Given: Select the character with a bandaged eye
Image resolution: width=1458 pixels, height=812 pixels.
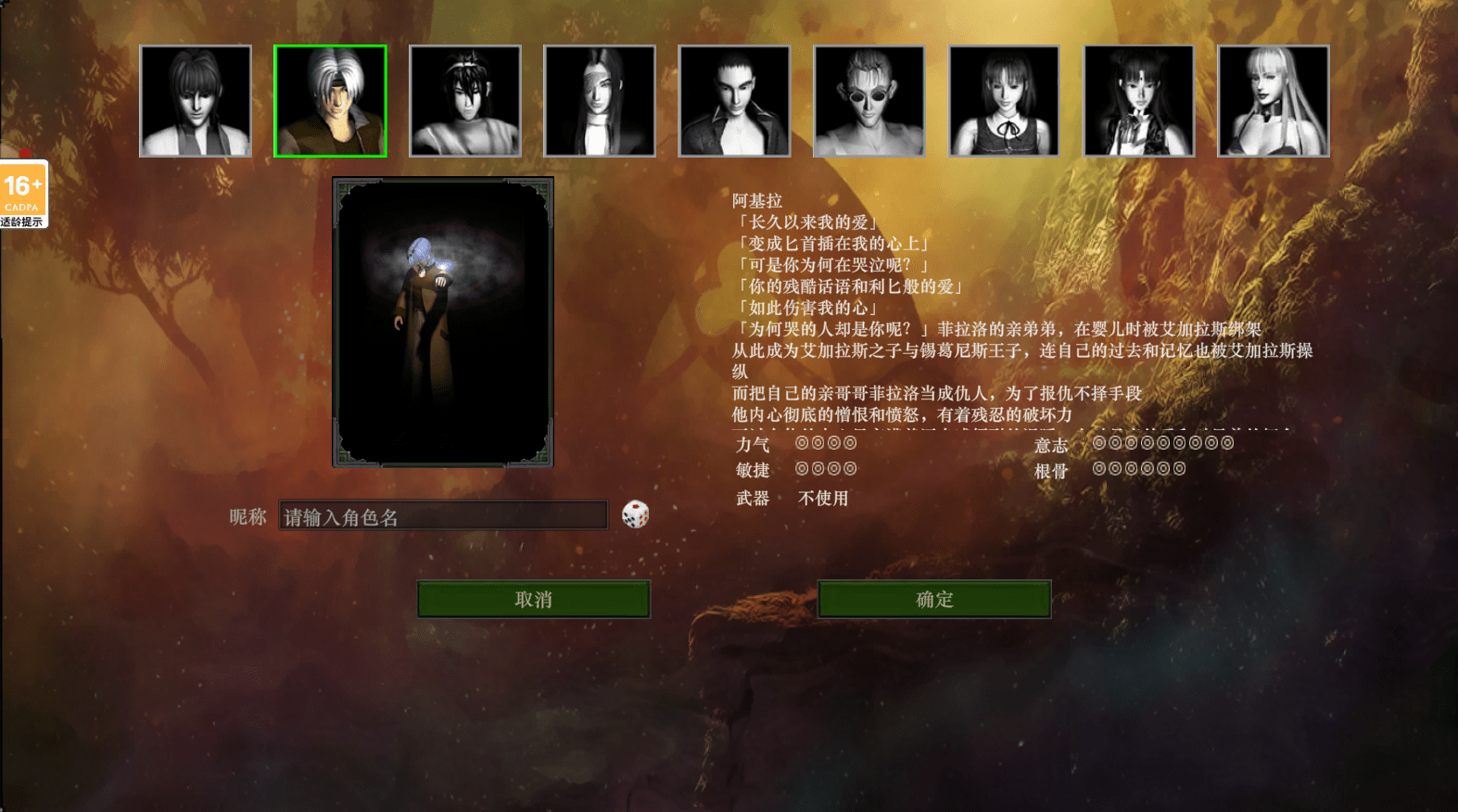Looking at the screenshot, I should tap(600, 101).
